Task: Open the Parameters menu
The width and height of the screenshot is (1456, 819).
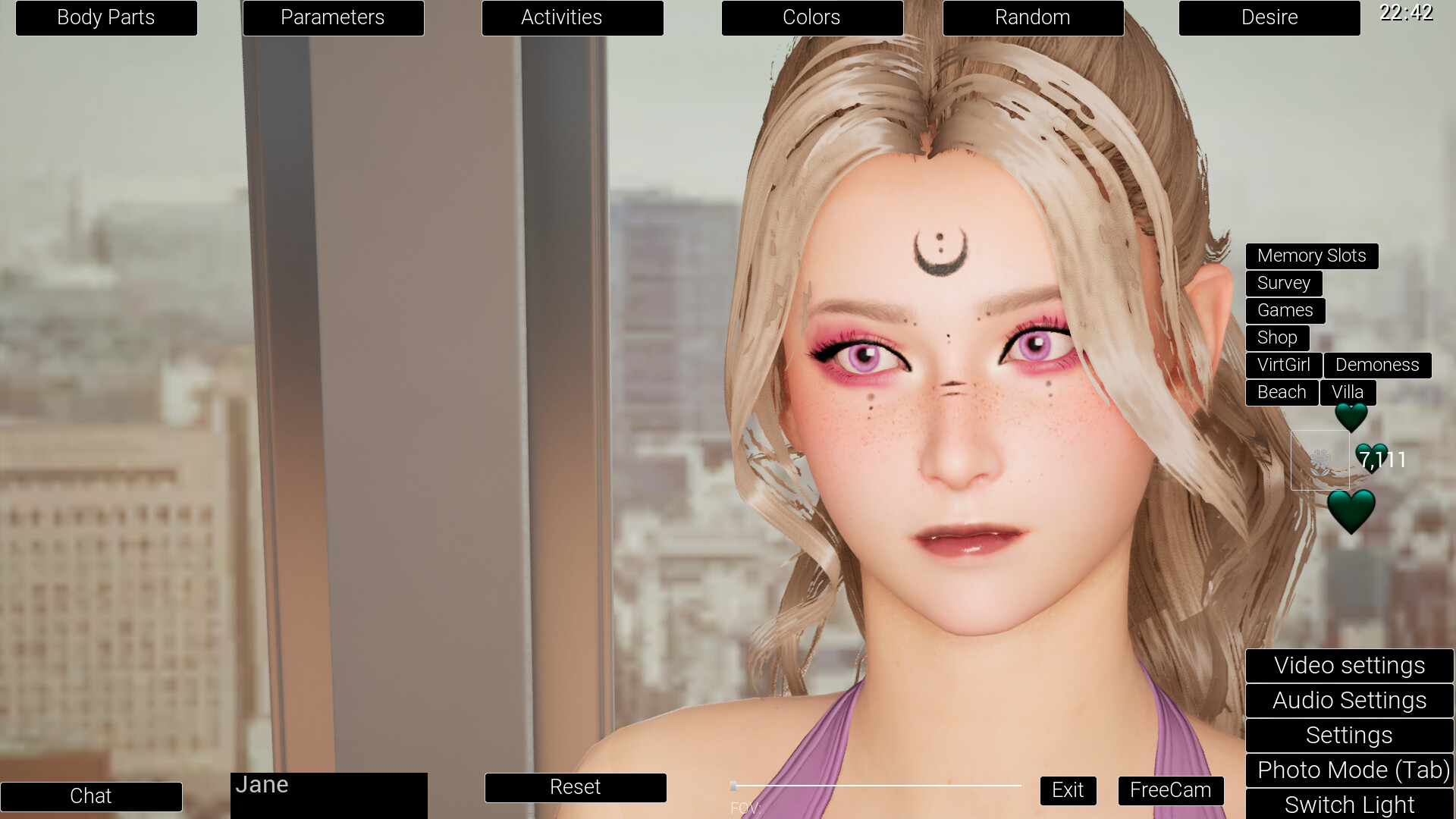Action: pos(333,17)
